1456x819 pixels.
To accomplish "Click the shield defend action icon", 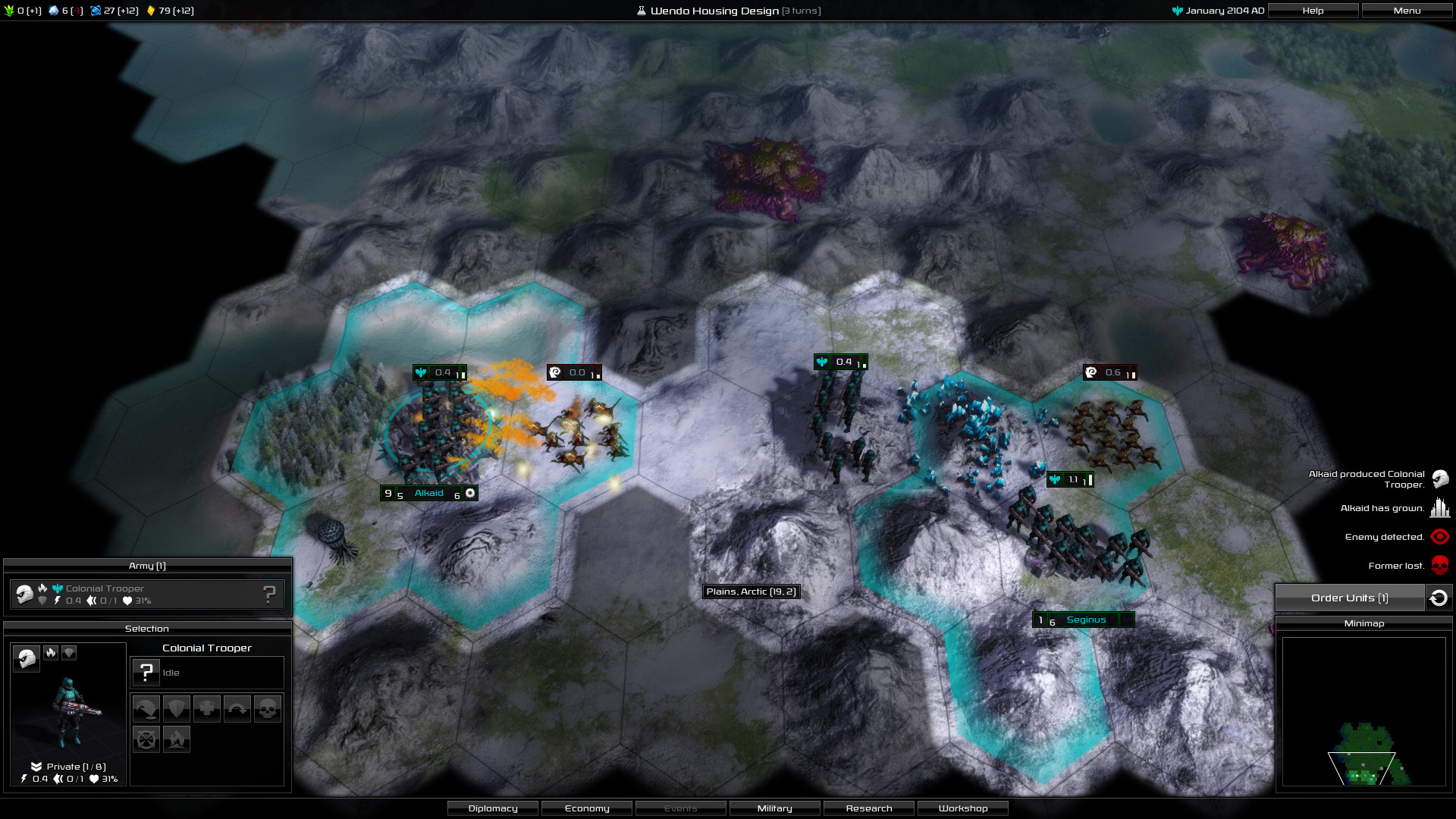I will coord(176,709).
